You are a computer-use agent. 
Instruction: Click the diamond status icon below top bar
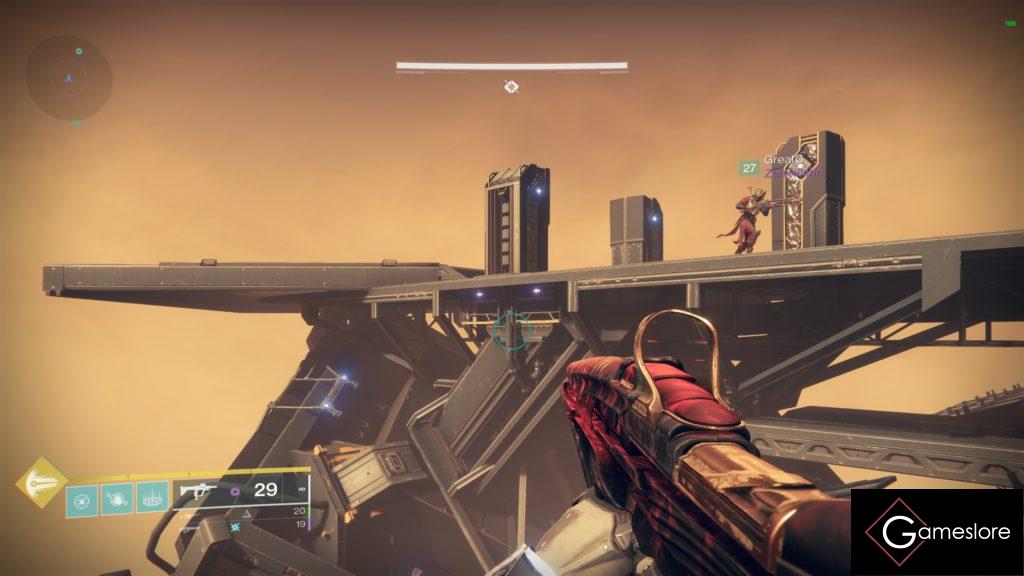click(x=511, y=87)
